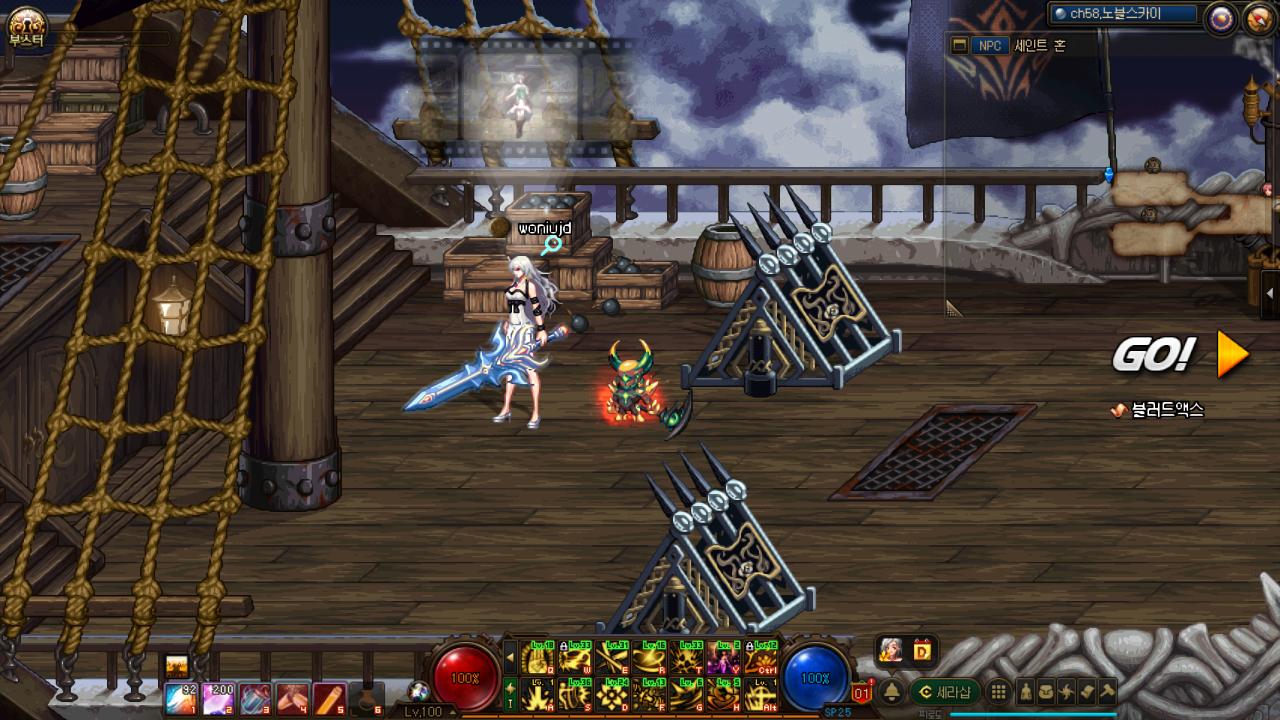Click the notification bell icon
Screen dimensions: 1280x720
coord(891,692)
